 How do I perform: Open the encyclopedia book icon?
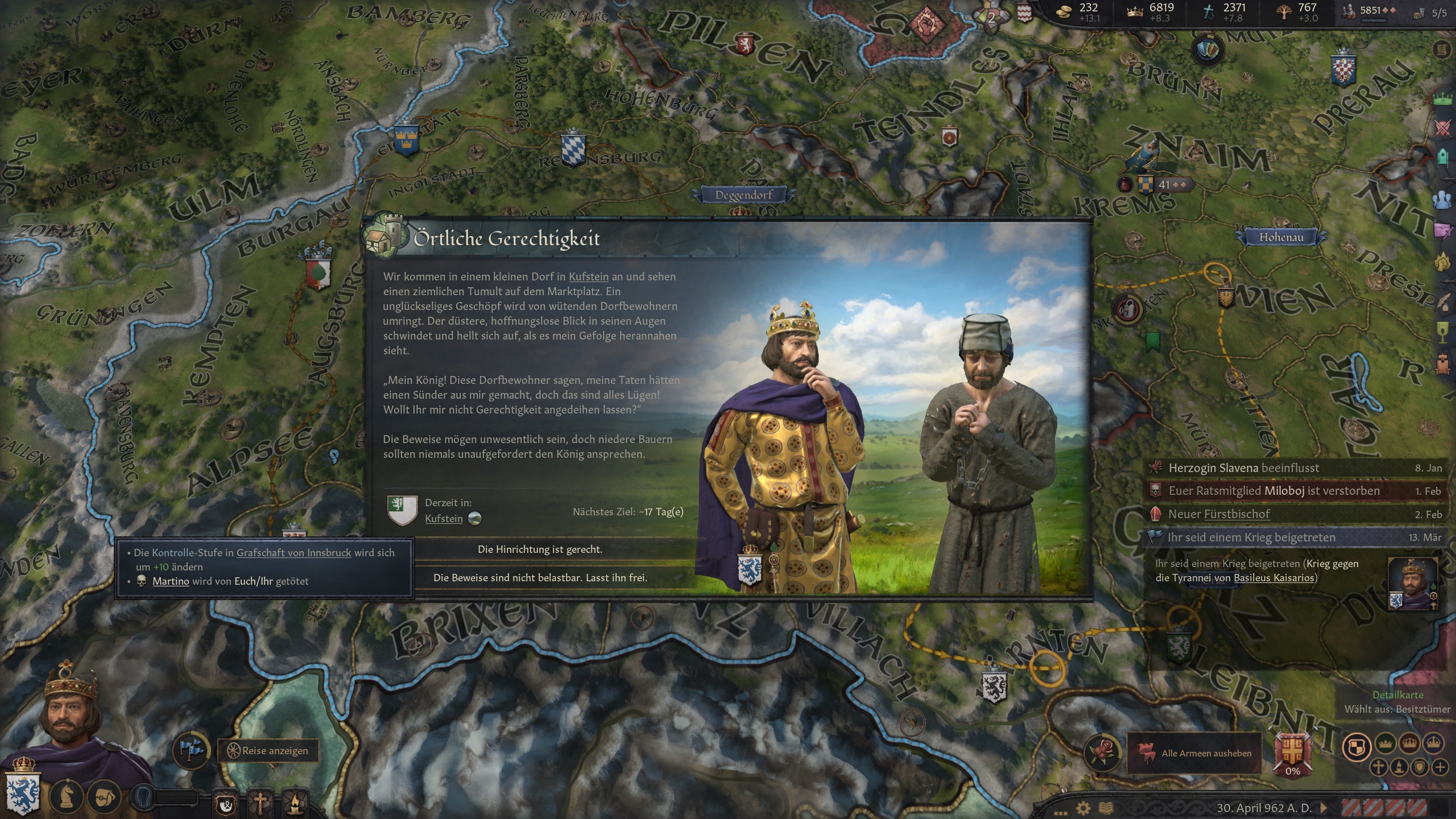(1105, 808)
